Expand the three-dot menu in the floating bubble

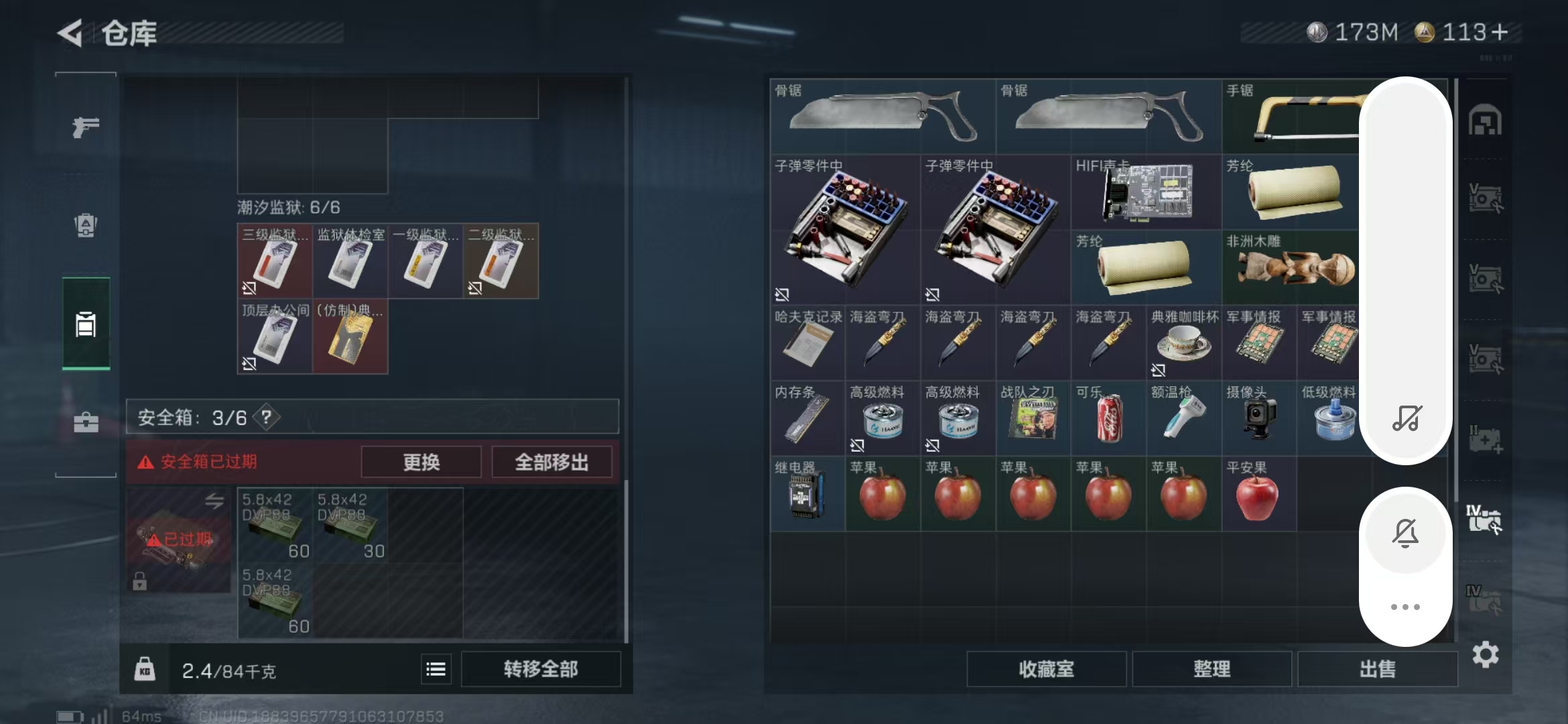click(1406, 605)
